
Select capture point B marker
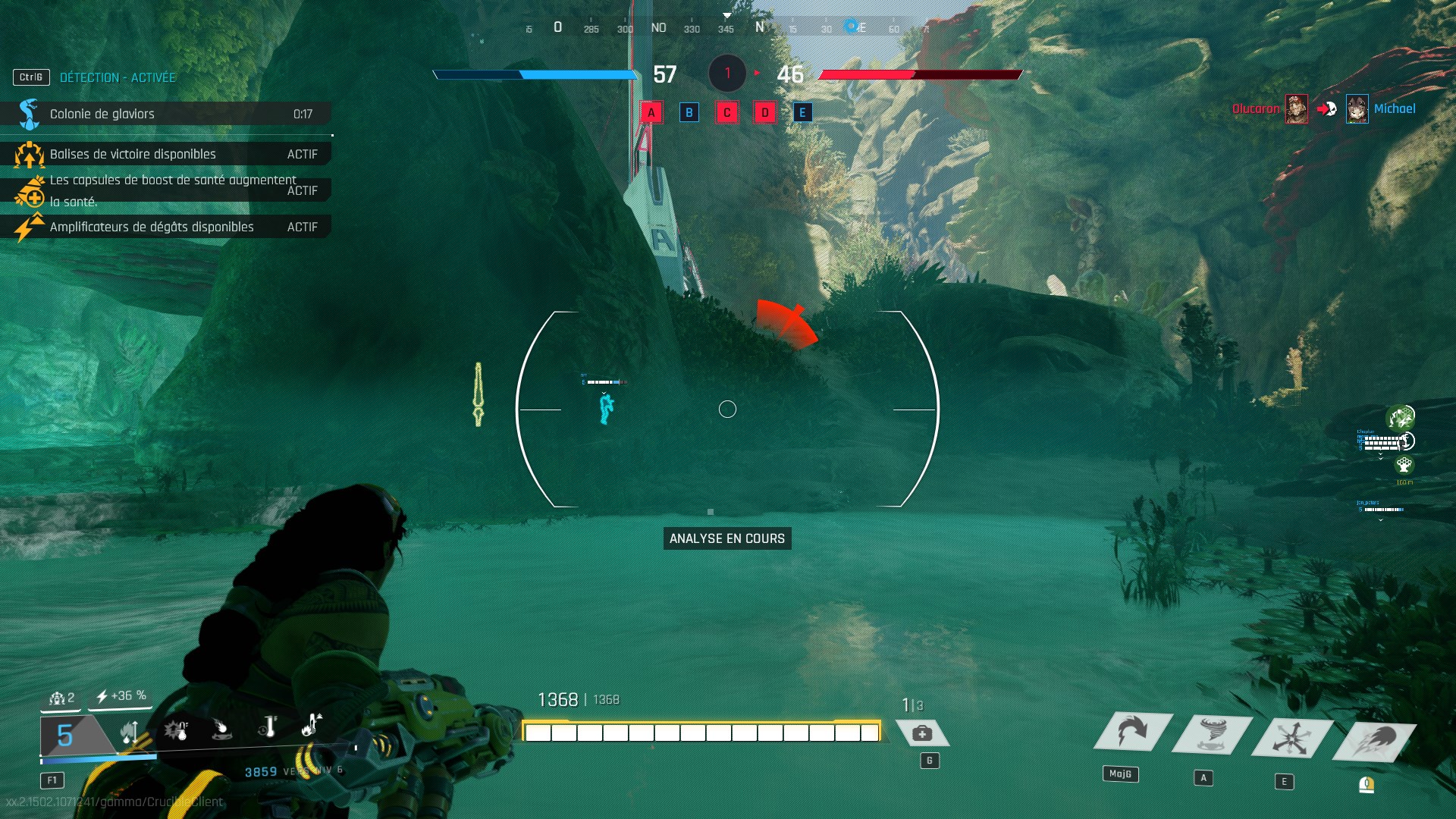tap(689, 113)
